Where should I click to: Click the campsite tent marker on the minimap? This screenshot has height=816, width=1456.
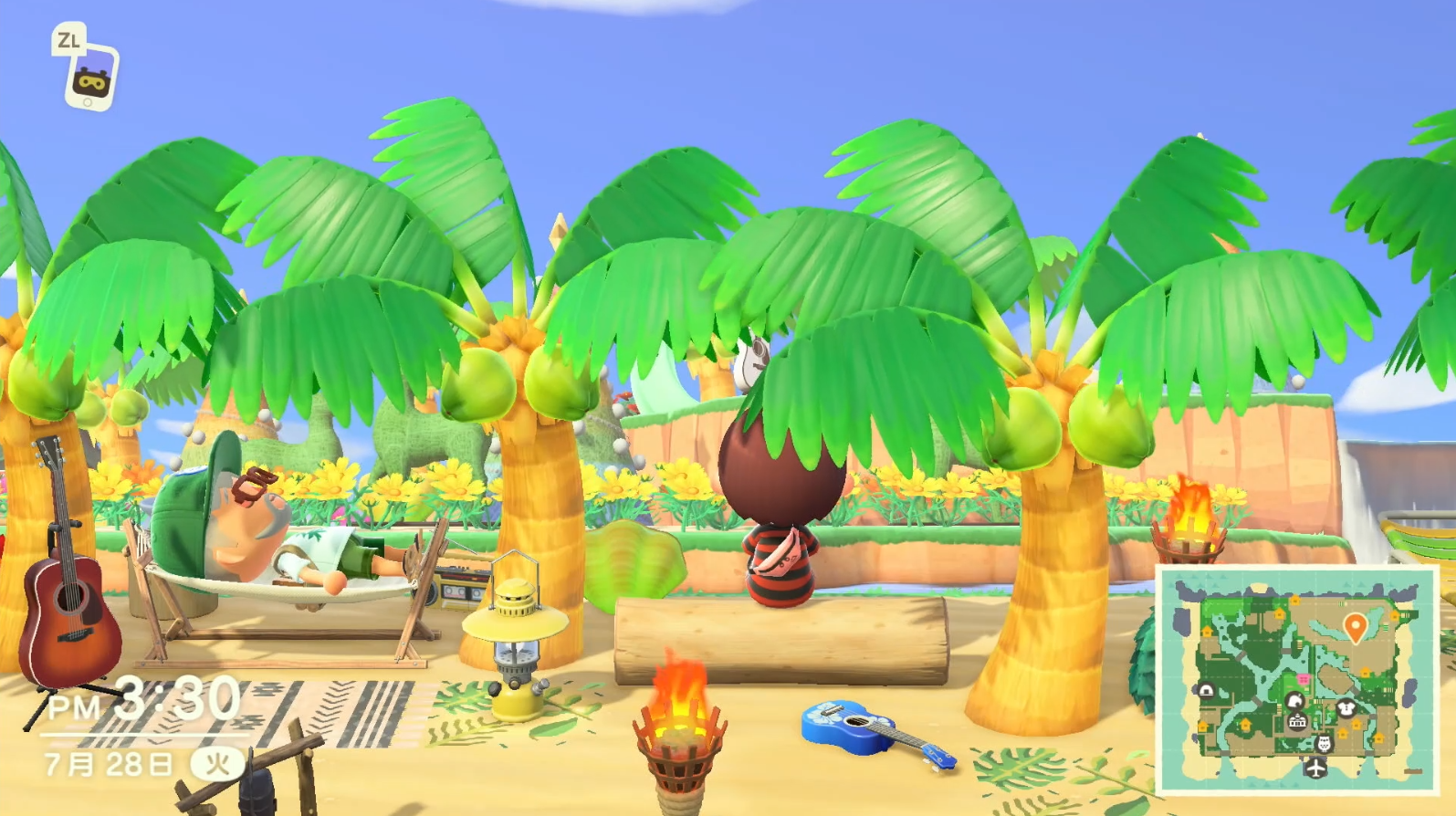[x=1206, y=690]
